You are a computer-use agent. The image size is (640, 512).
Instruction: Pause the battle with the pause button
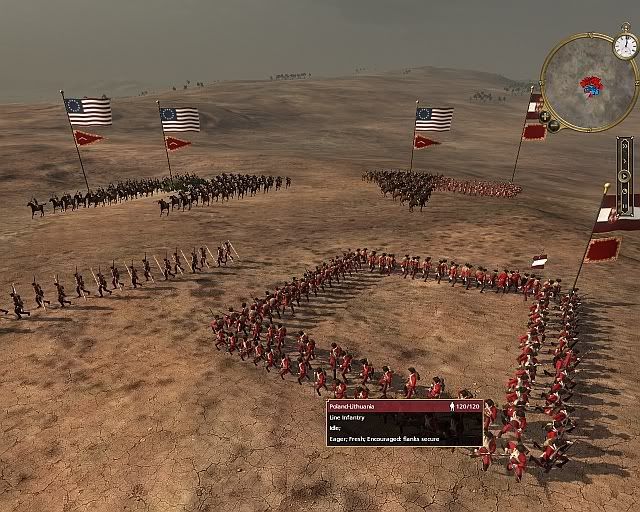click(x=625, y=205)
